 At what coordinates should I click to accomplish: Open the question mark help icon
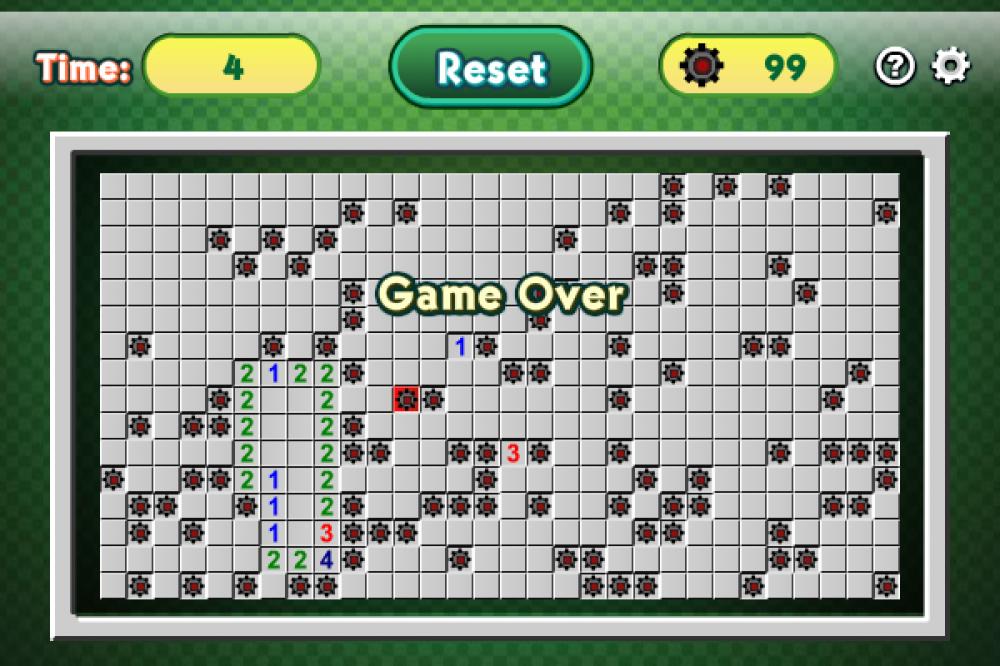(x=895, y=67)
